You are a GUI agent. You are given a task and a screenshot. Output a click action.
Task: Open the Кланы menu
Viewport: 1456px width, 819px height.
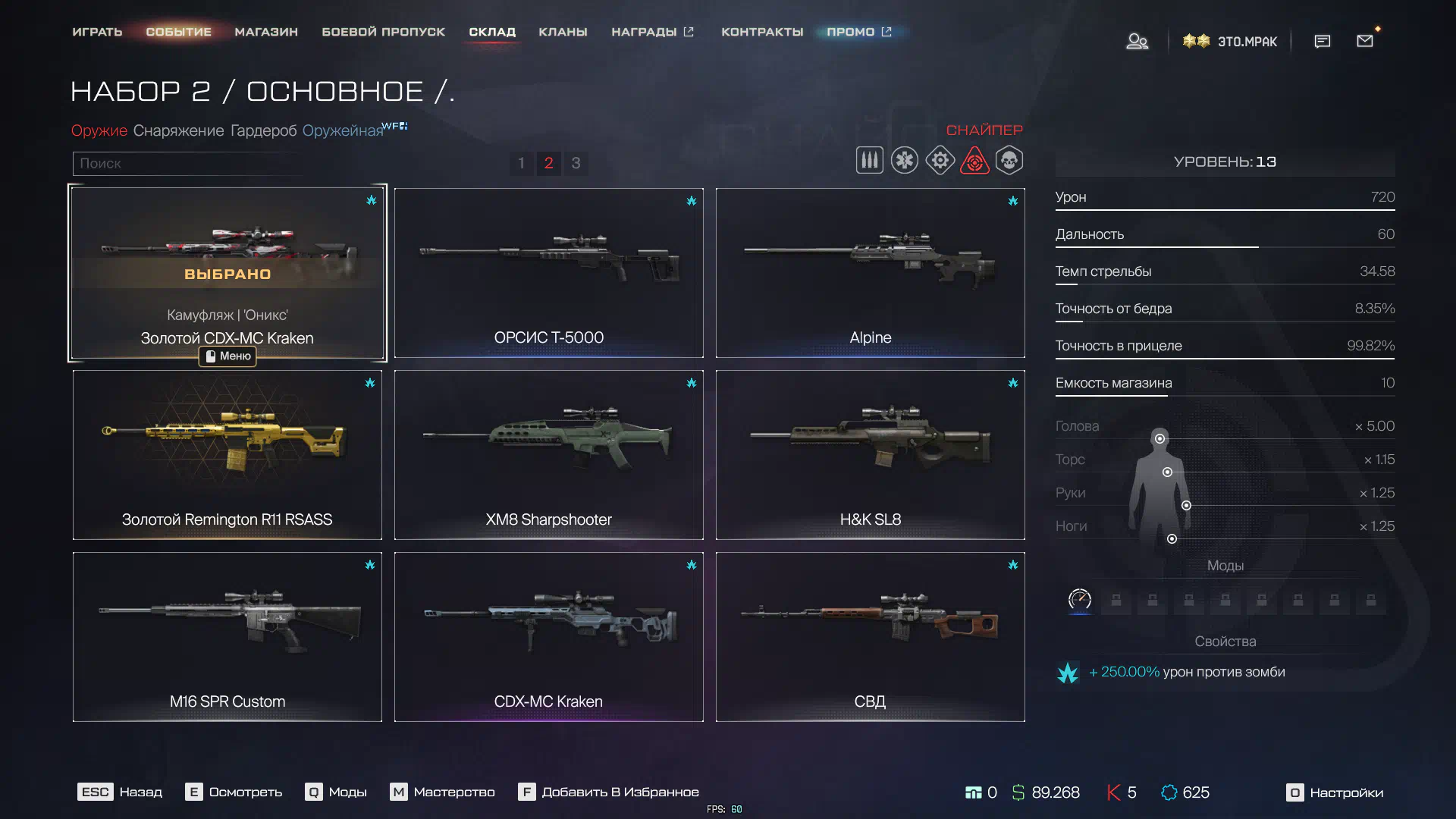(563, 32)
